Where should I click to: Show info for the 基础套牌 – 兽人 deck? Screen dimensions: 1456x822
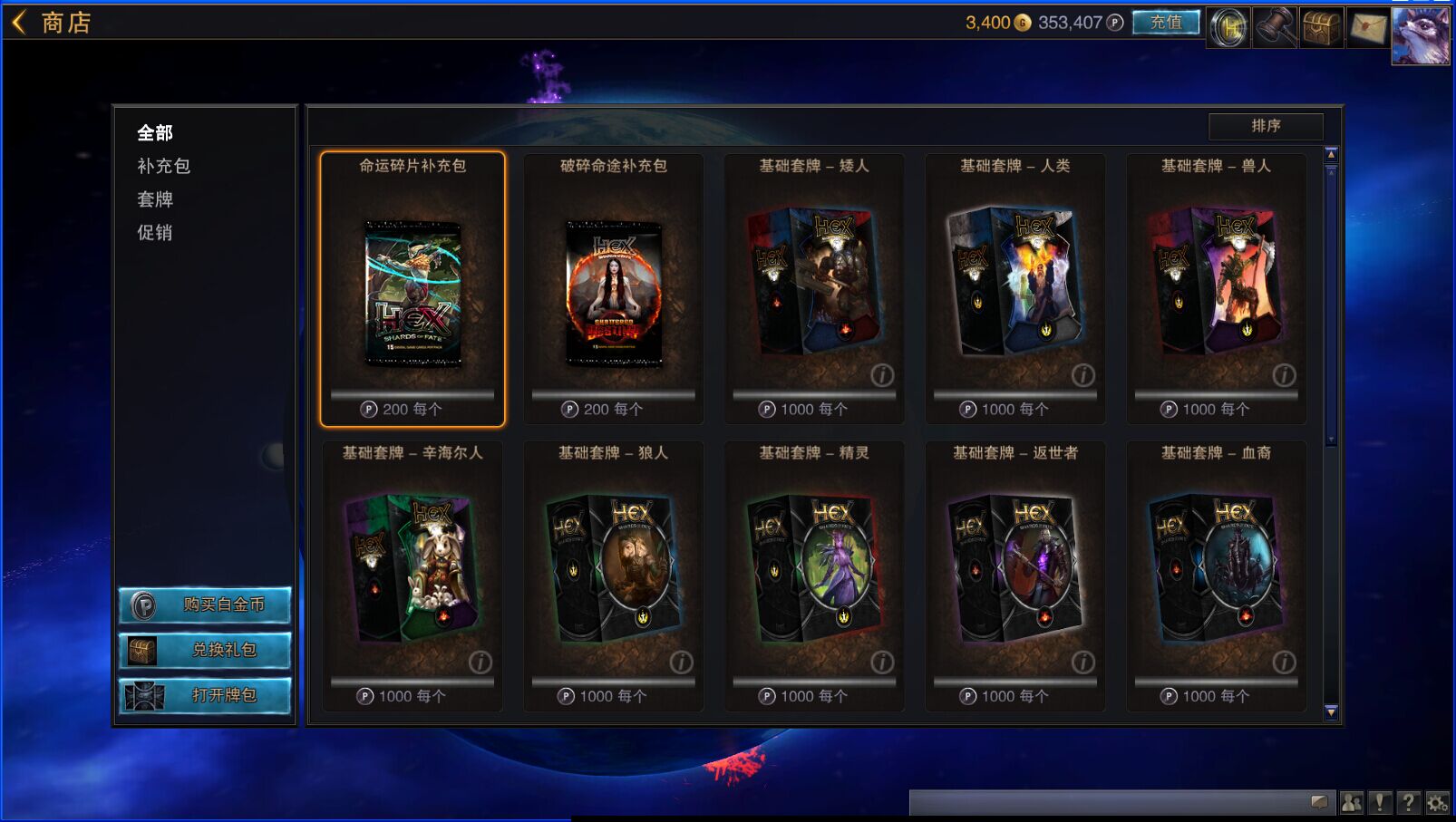(x=1284, y=375)
